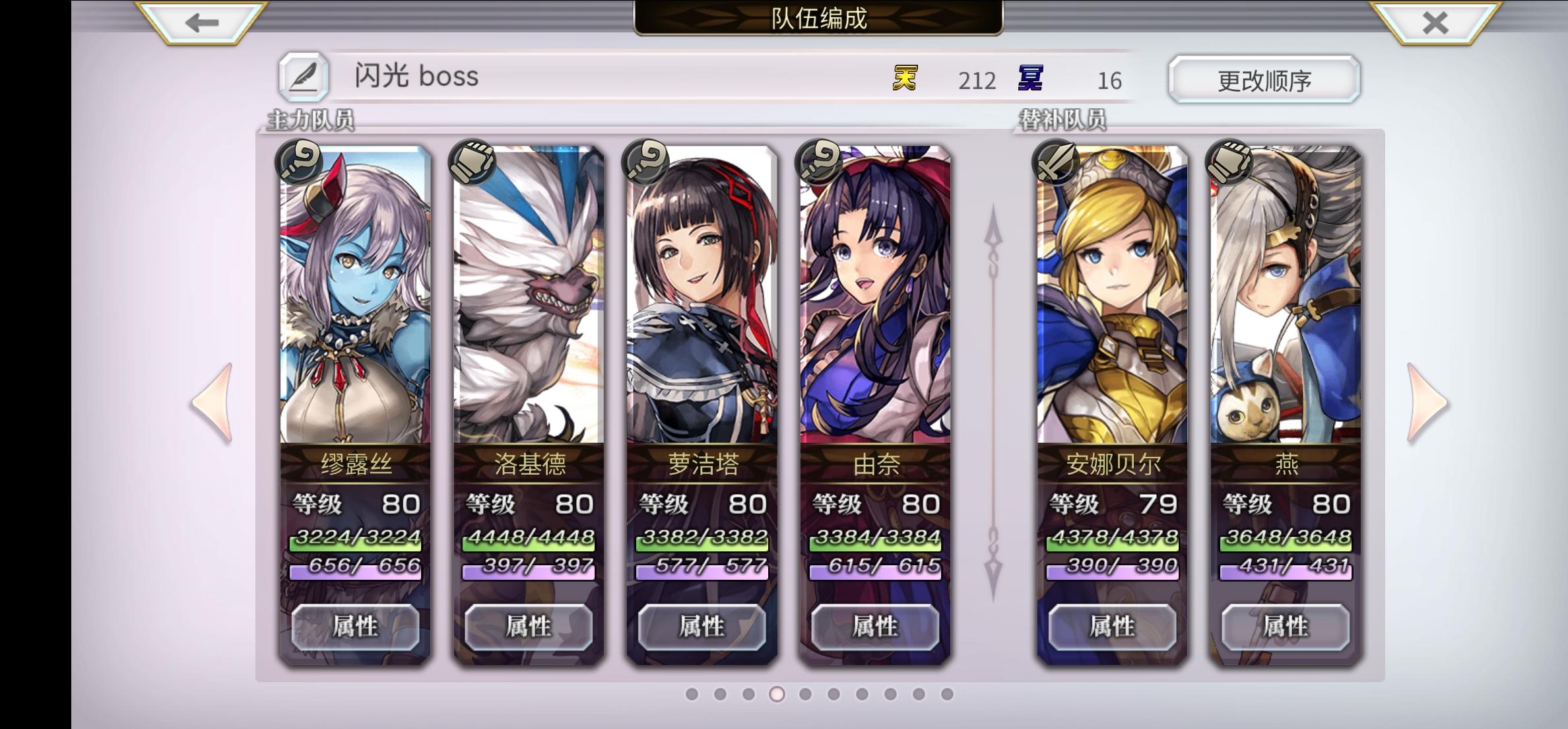The width and height of the screenshot is (1568, 729).
Task: Toggle the 天 element counter
Action: click(x=904, y=79)
